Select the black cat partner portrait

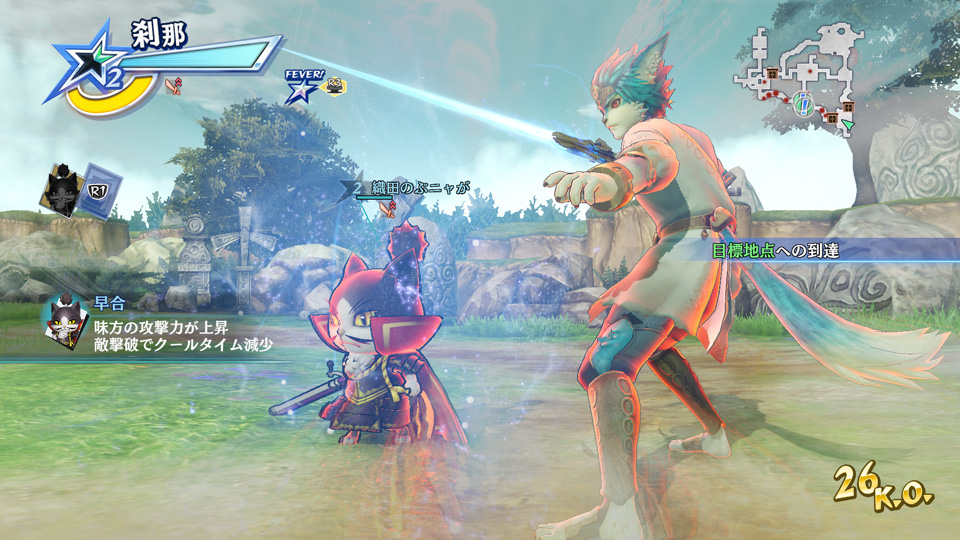pos(61,189)
